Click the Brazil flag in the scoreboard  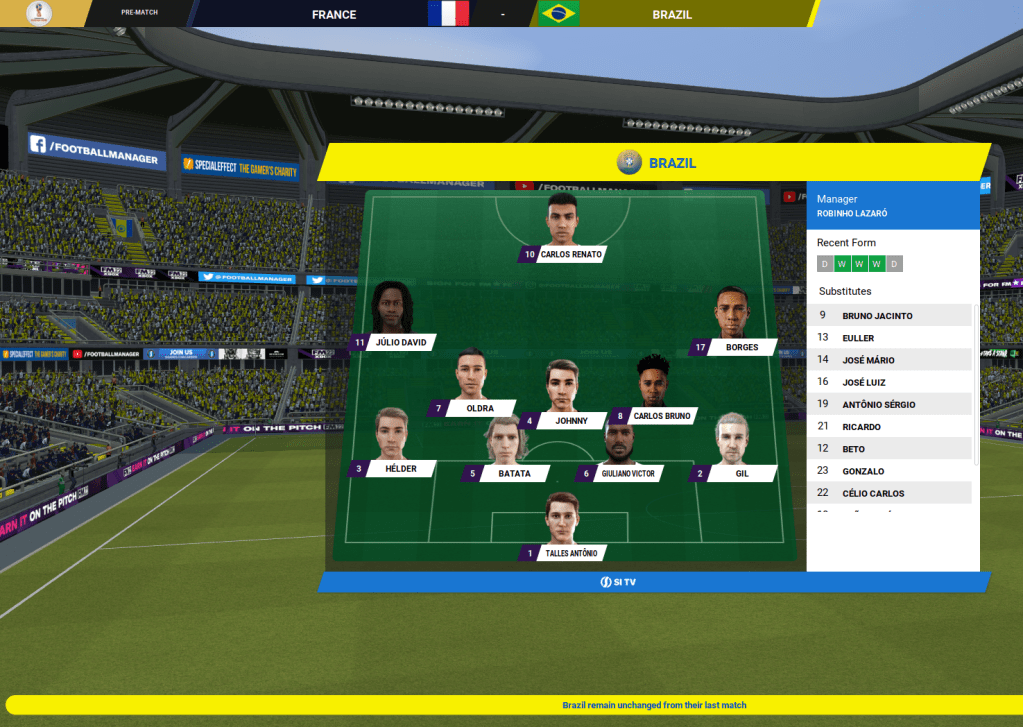[x=559, y=14]
